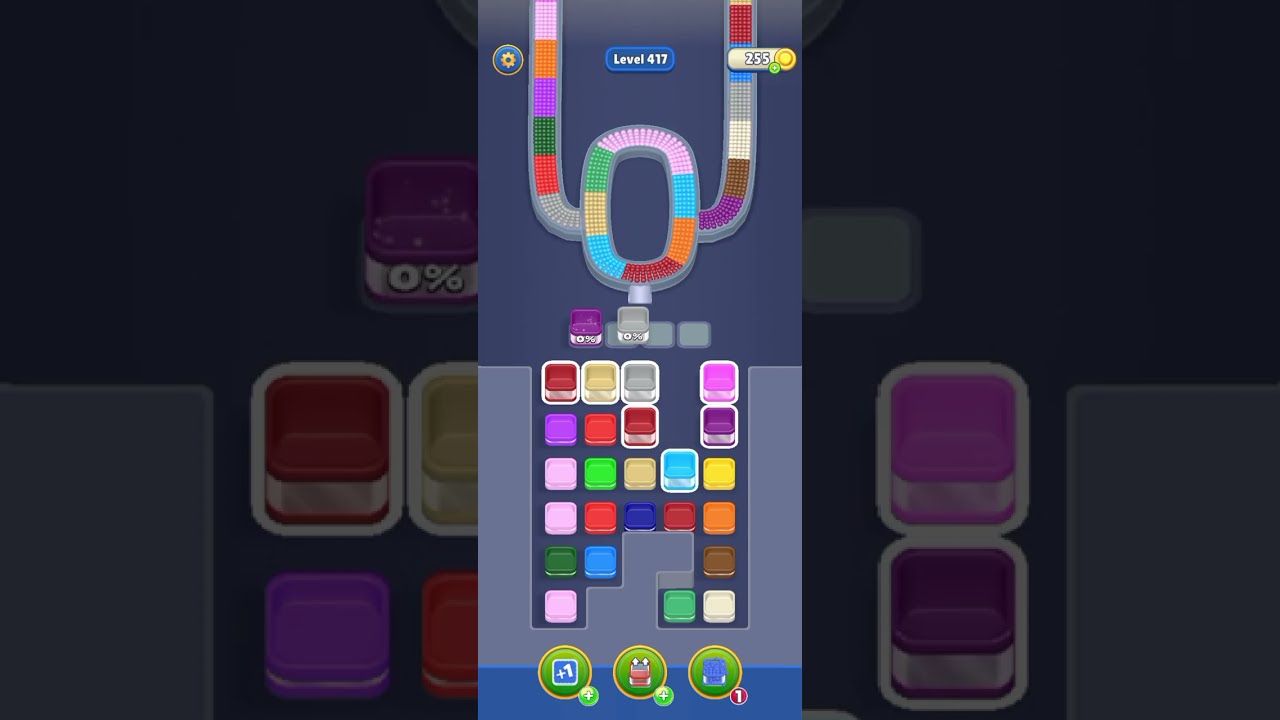Tap the empty gray tray slot
Image resolution: width=1280 pixels, height=720 pixels.
tap(693, 332)
